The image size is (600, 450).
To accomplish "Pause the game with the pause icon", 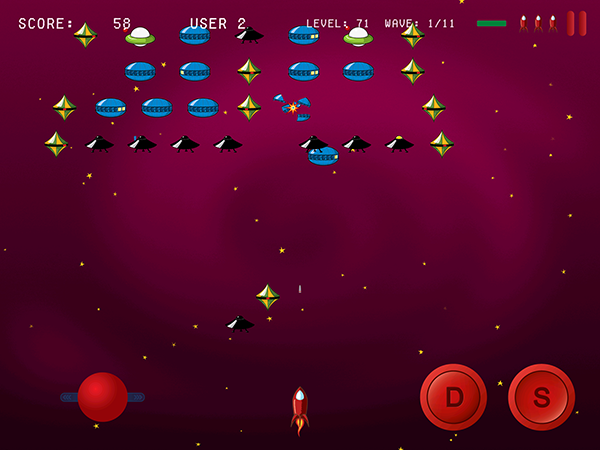I will pos(577,23).
